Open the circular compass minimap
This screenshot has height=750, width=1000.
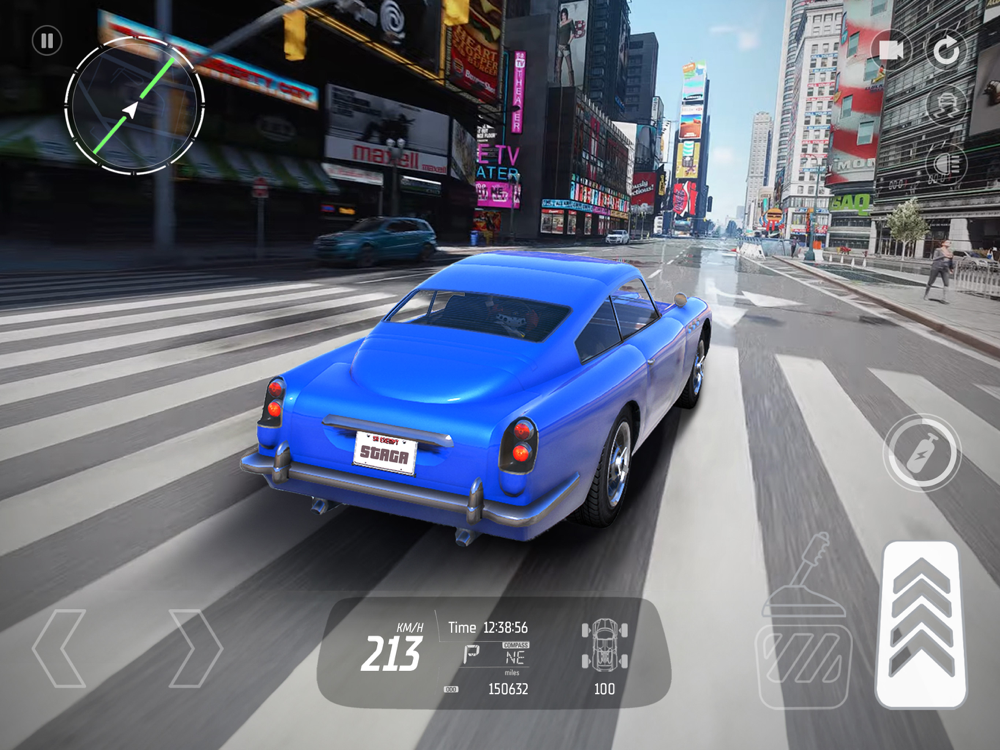134,106
